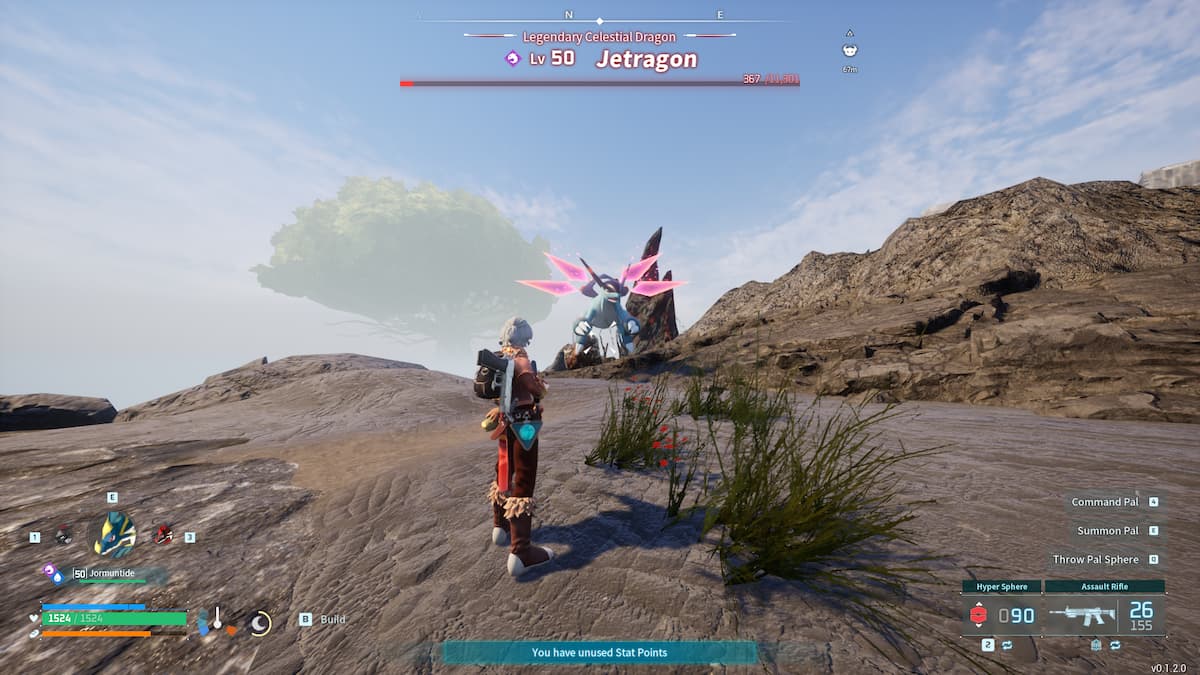The width and height of the screenshot is (1200, 675).
Task: Select the active Jormuntide Pal portrait
Action: (x=114, y=535)
